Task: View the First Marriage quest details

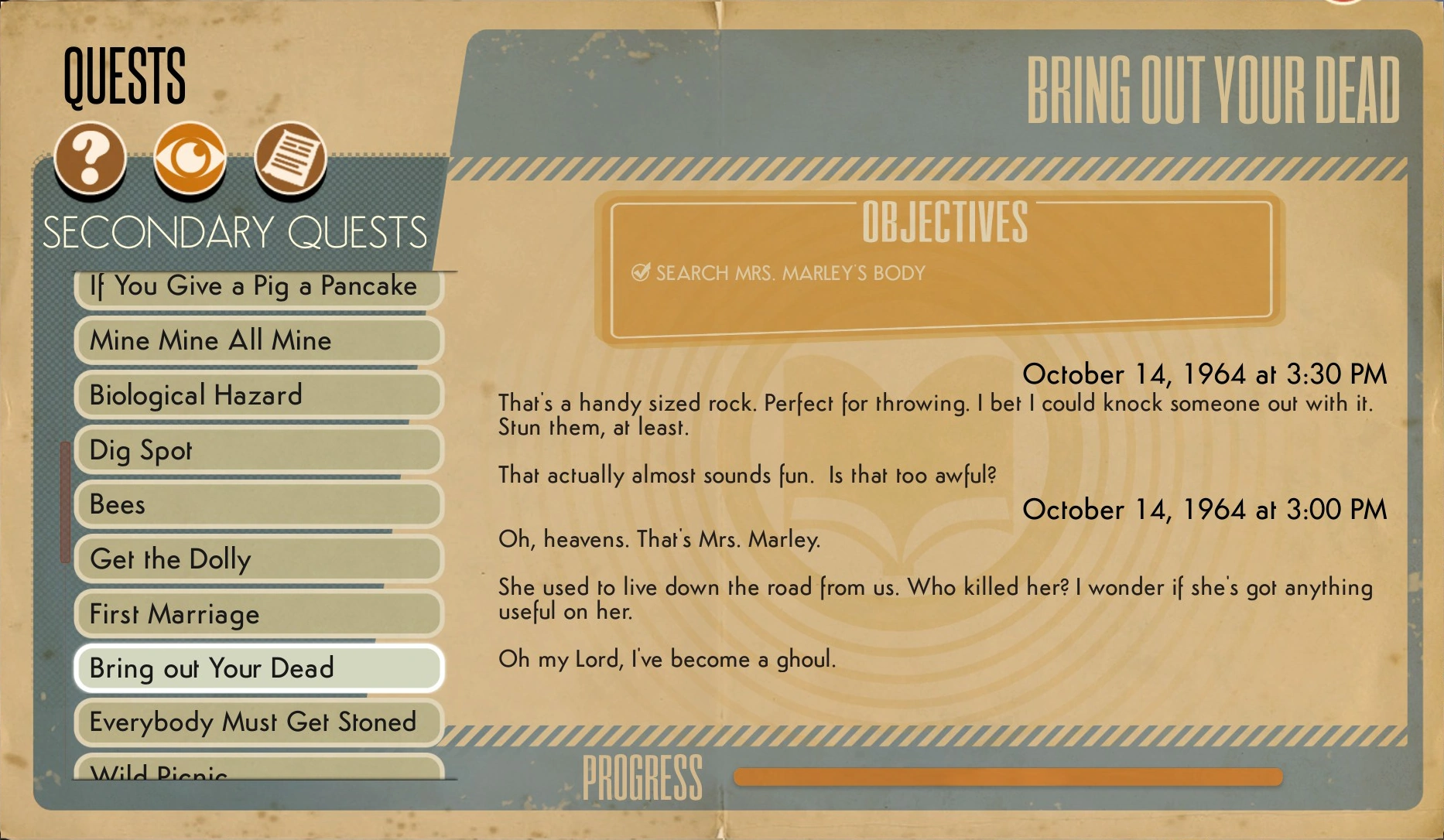Action: pos(258,613)
